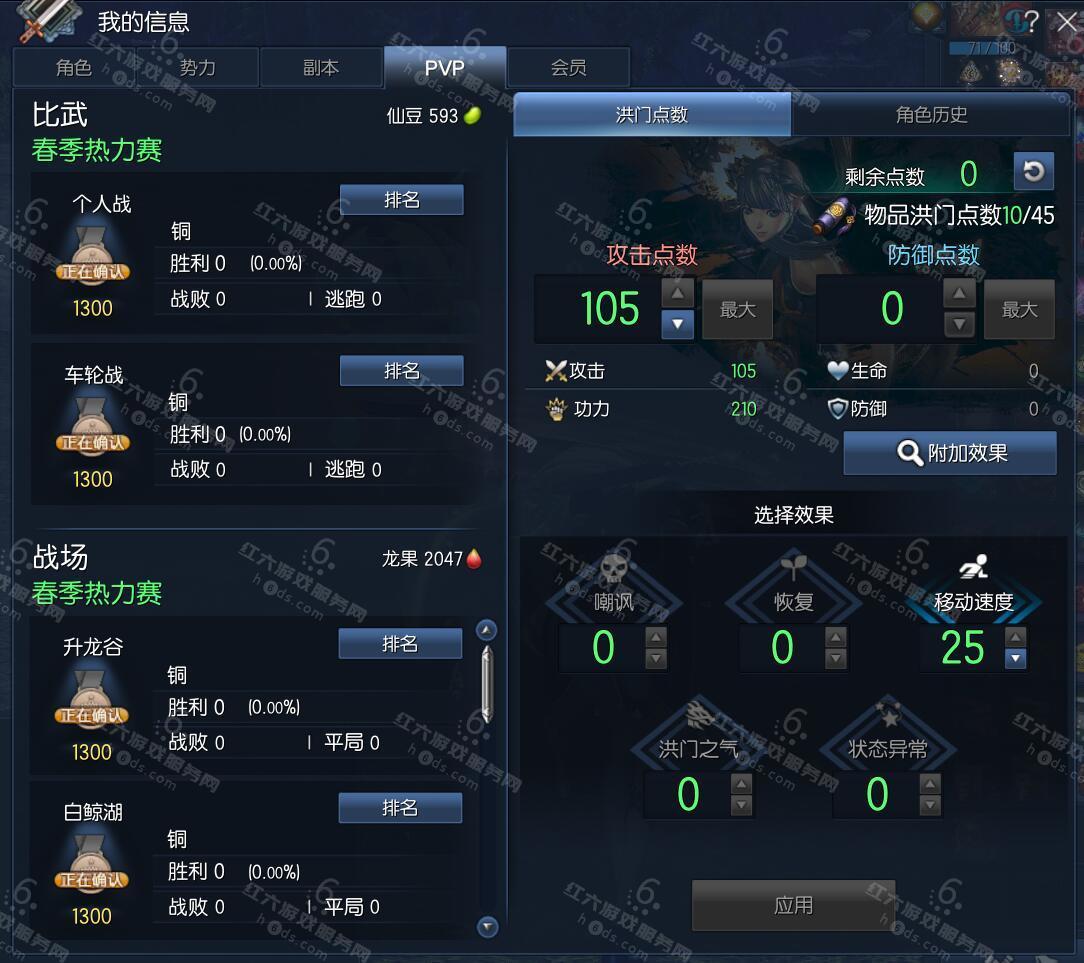Screen dimensions: 1084x963
Task: Open the 附加效果 details
Action: [950, 454]
